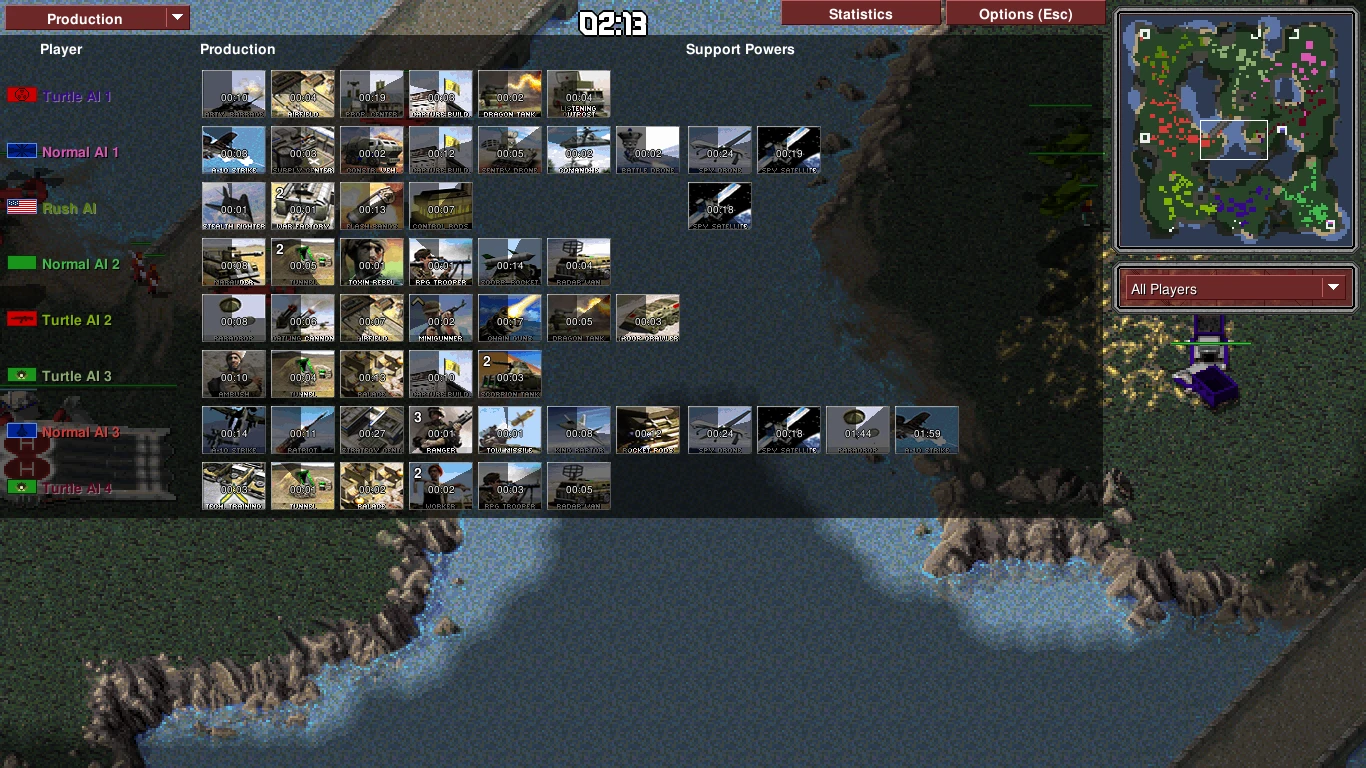Screen dimensions: 1366x768
Task: Select the Turtle AI 1 player row
Action: [x=77, y=96]
